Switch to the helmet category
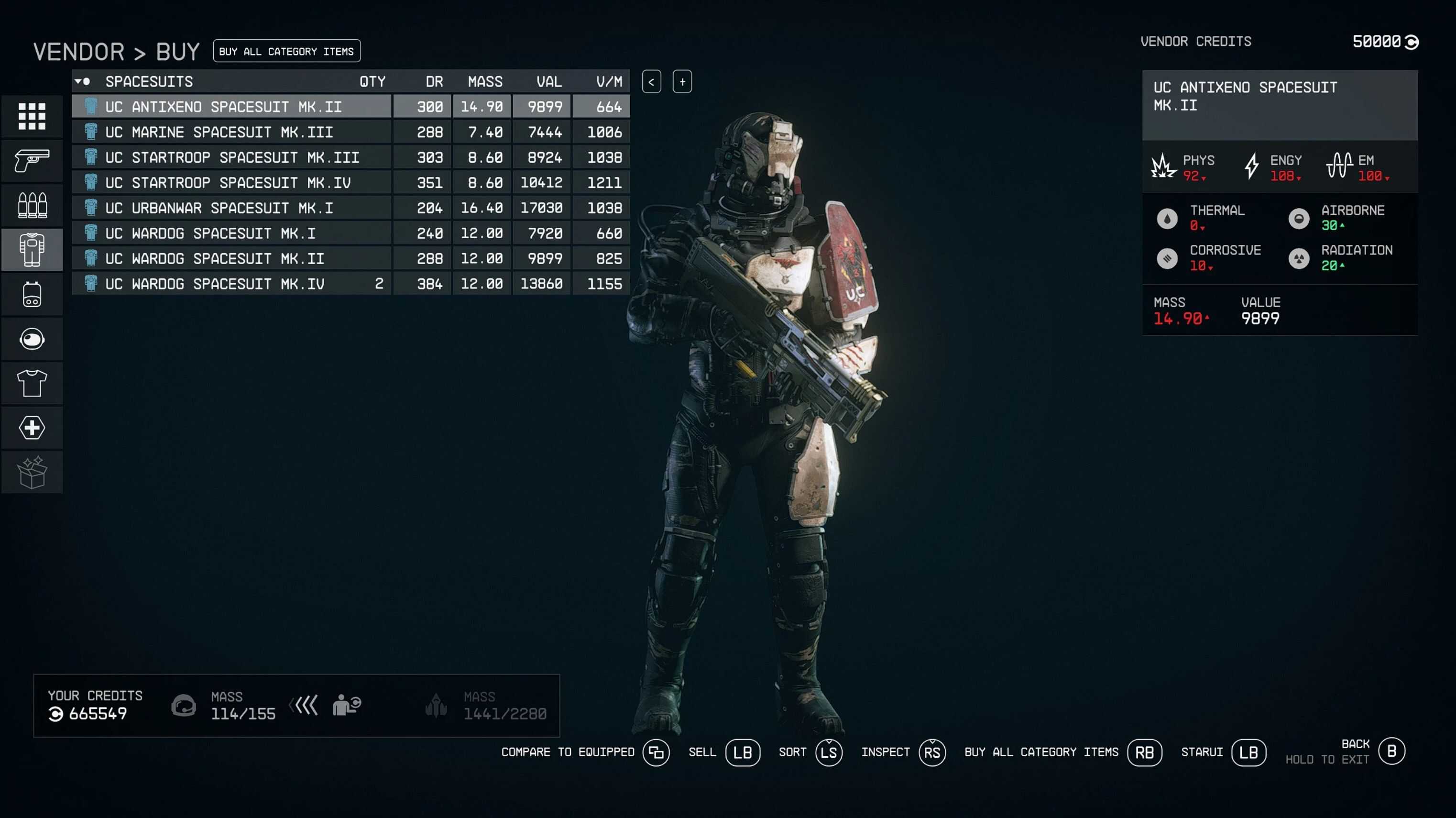 pyautogui.click(x=32, y=339)
